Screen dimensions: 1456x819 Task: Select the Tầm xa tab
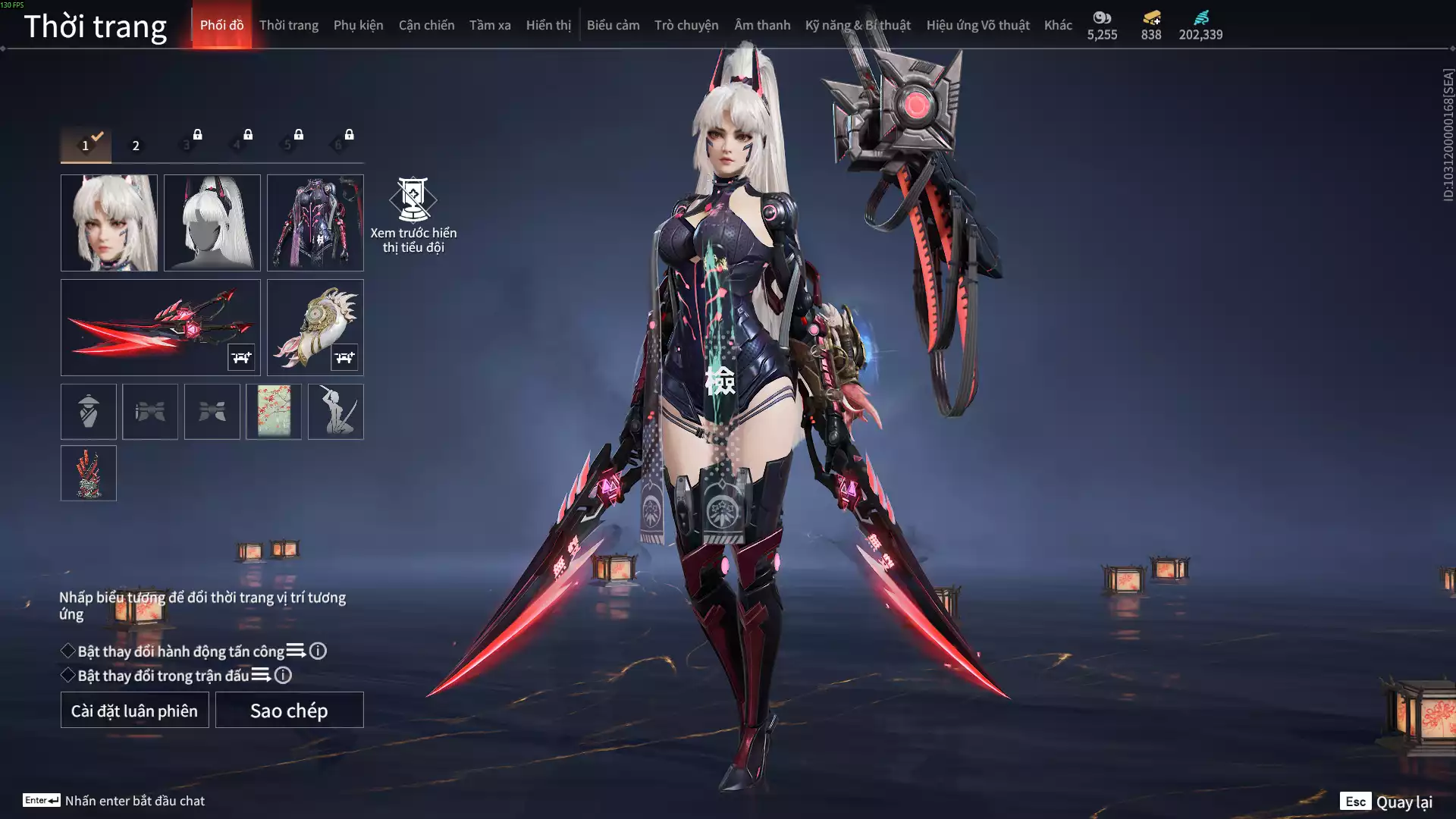[x=490, y=25]
